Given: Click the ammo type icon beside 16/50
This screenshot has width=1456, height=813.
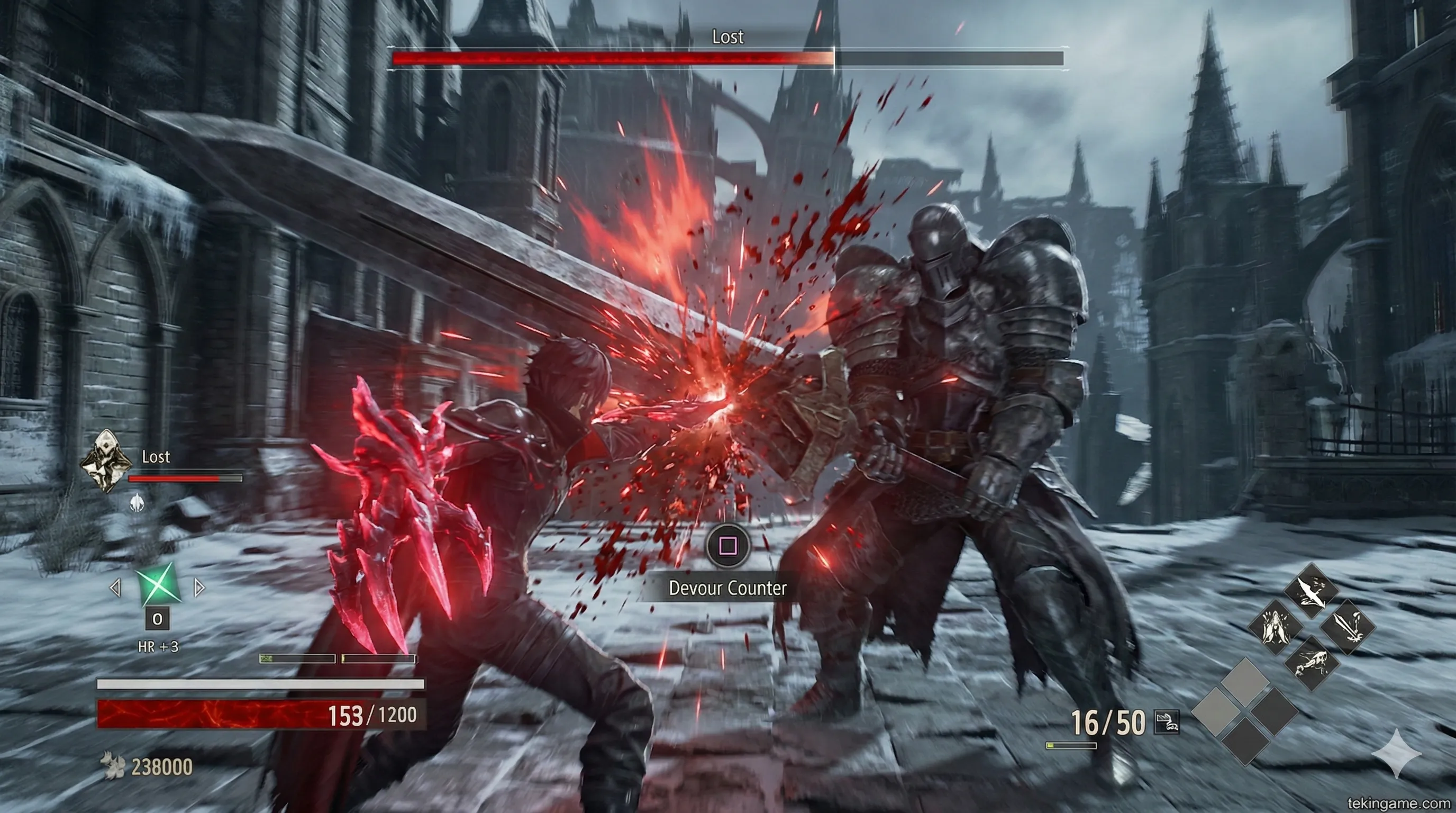Looking at the screenshot, I should point(1166,722).
